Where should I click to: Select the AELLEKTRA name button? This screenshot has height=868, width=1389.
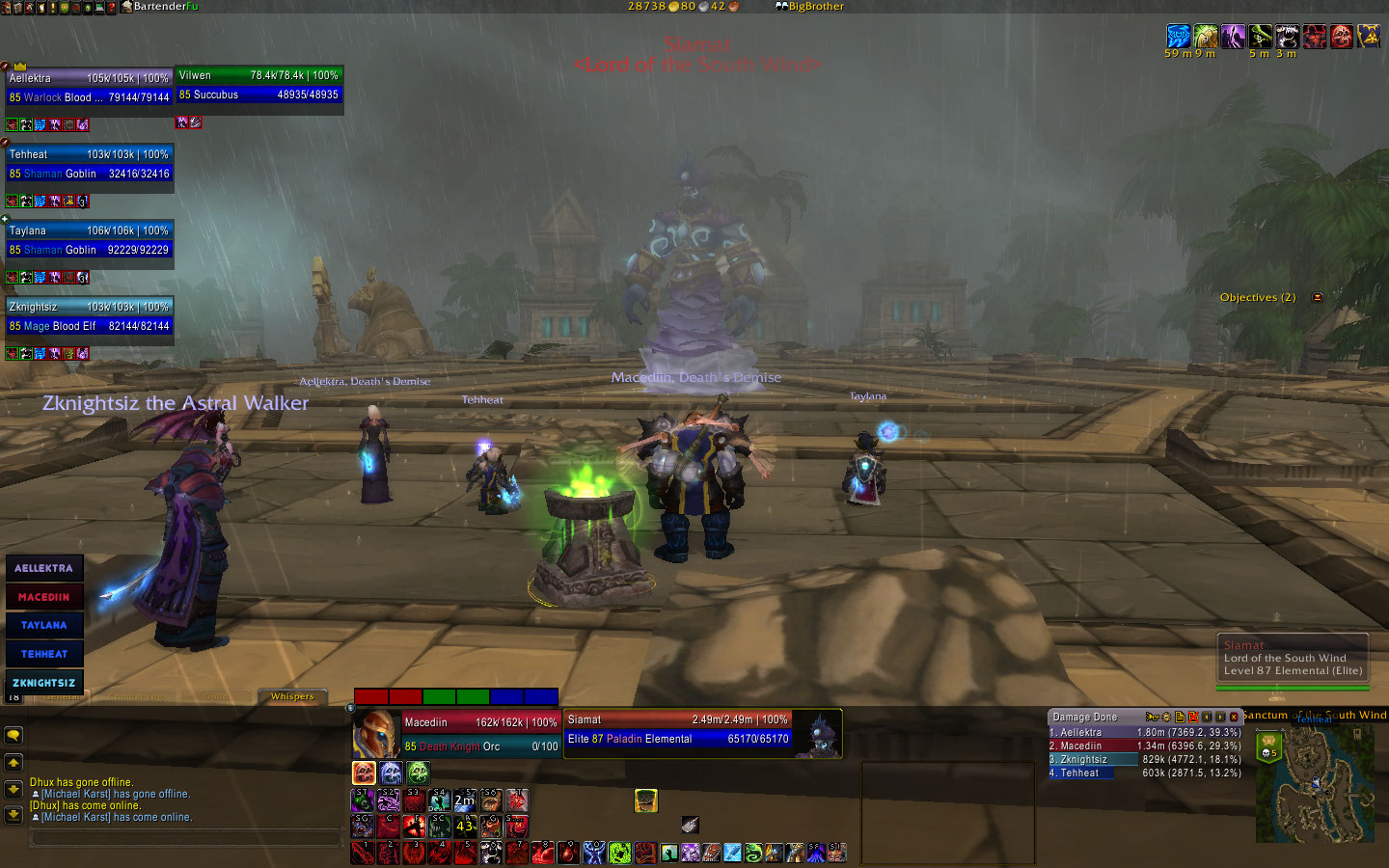click(44, 568)
